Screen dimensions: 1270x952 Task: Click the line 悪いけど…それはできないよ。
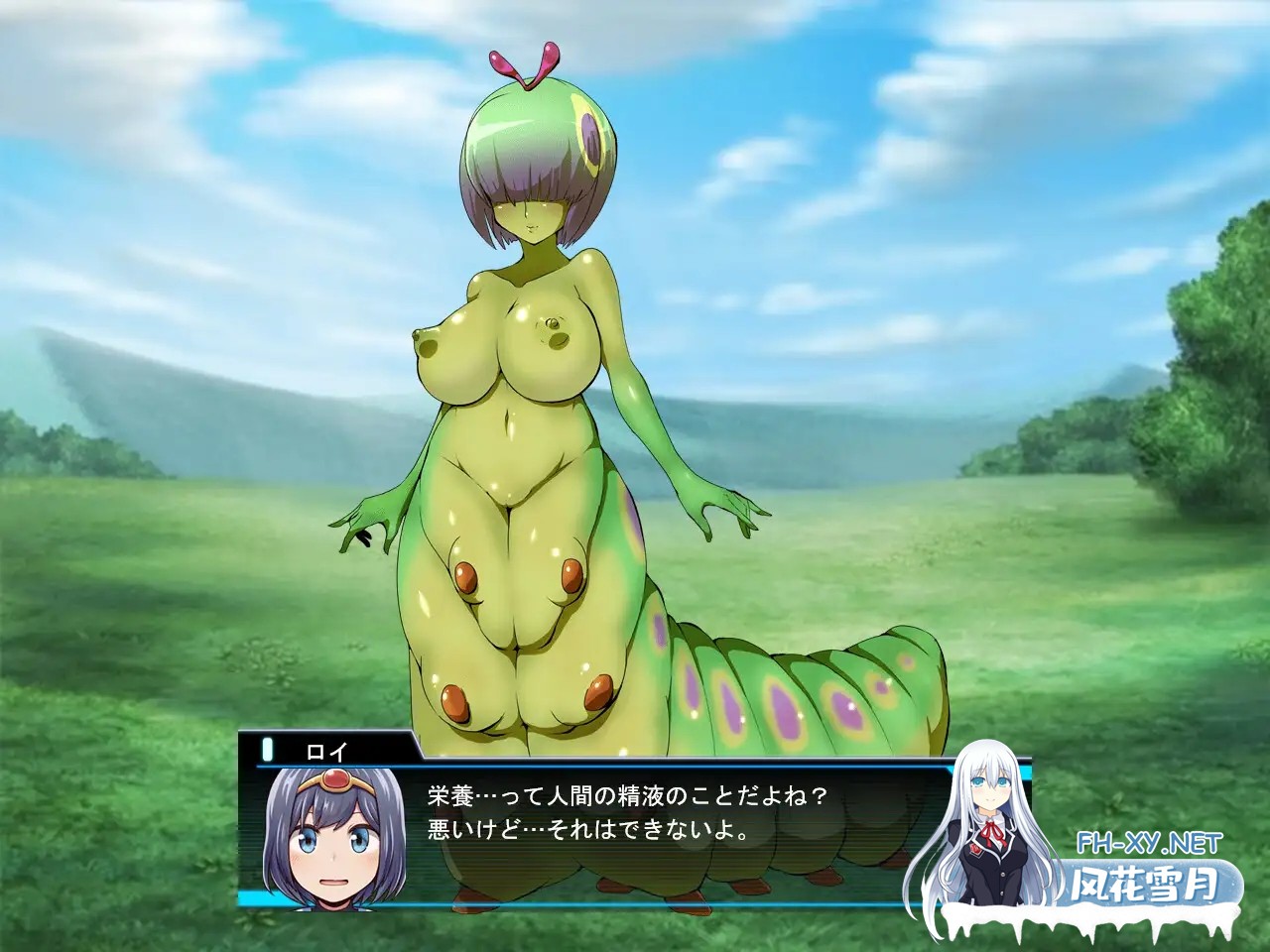pyautogui.click(x=585, y=829)
